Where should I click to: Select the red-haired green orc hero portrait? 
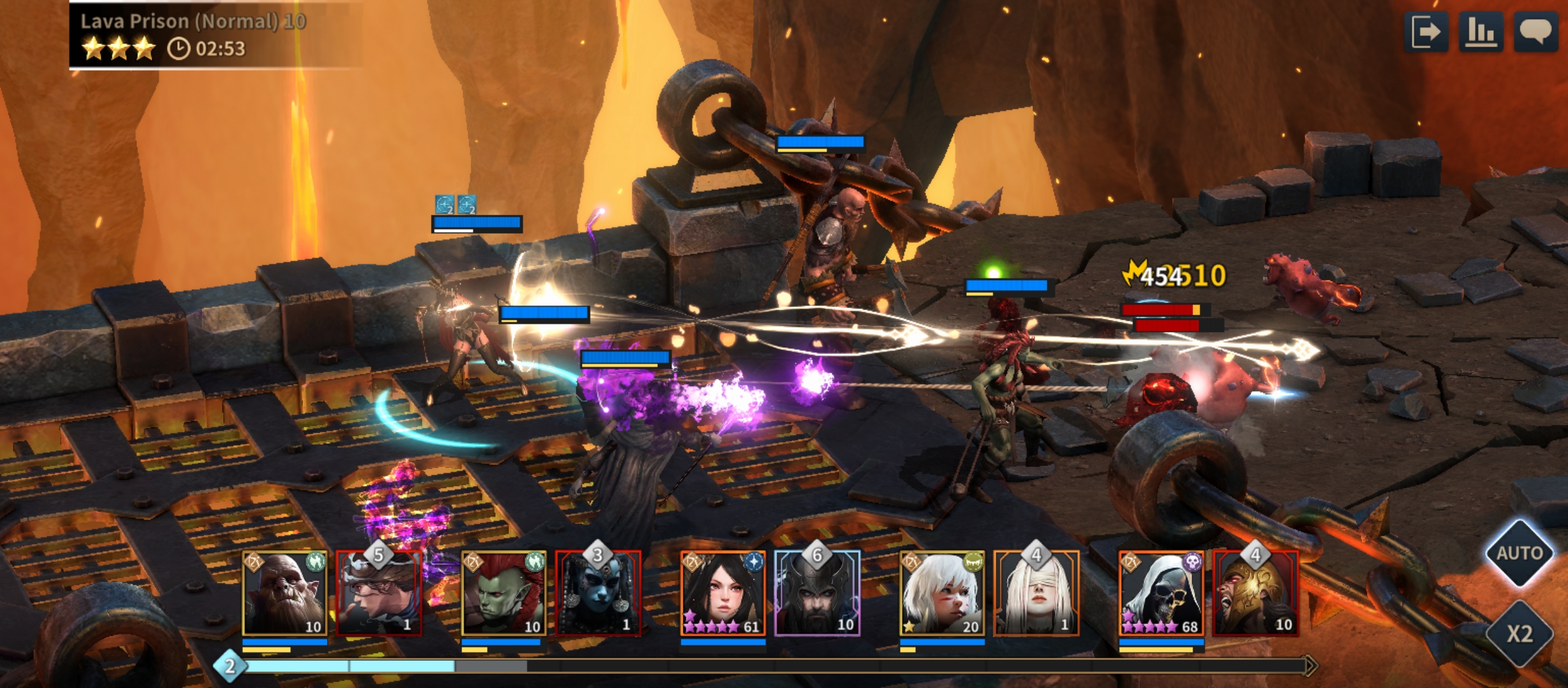click(x=504, y=594)
